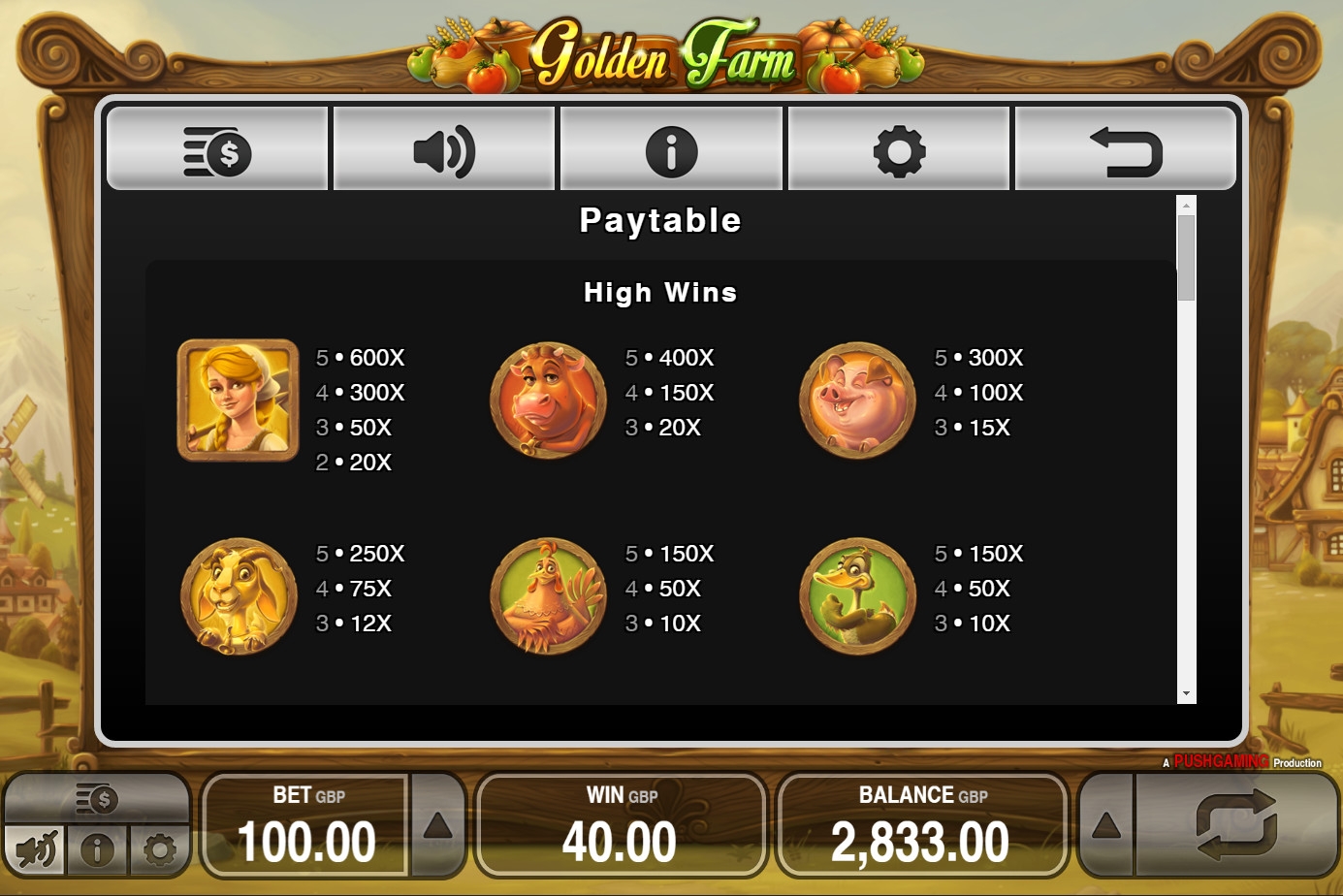
Task: Click the small info button near the bet panel
Action: point(97,851)
